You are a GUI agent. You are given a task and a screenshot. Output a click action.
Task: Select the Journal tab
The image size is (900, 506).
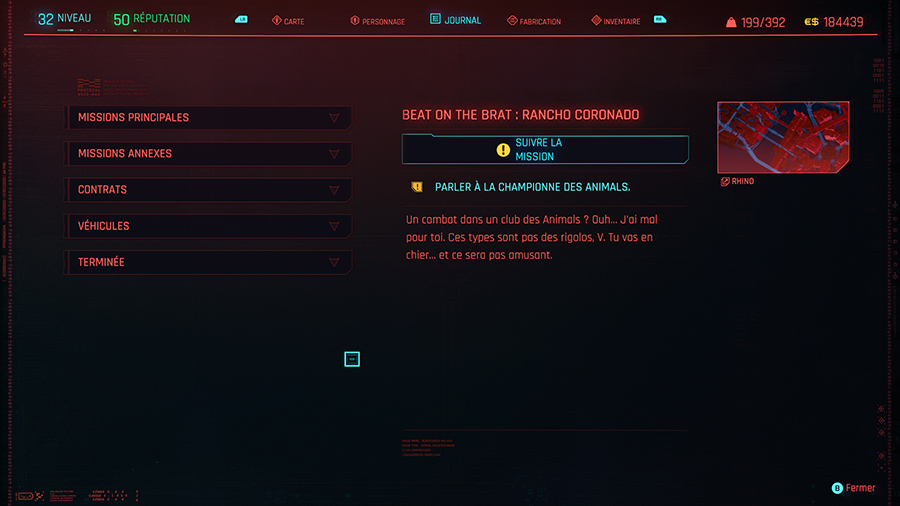click(456, 20)
